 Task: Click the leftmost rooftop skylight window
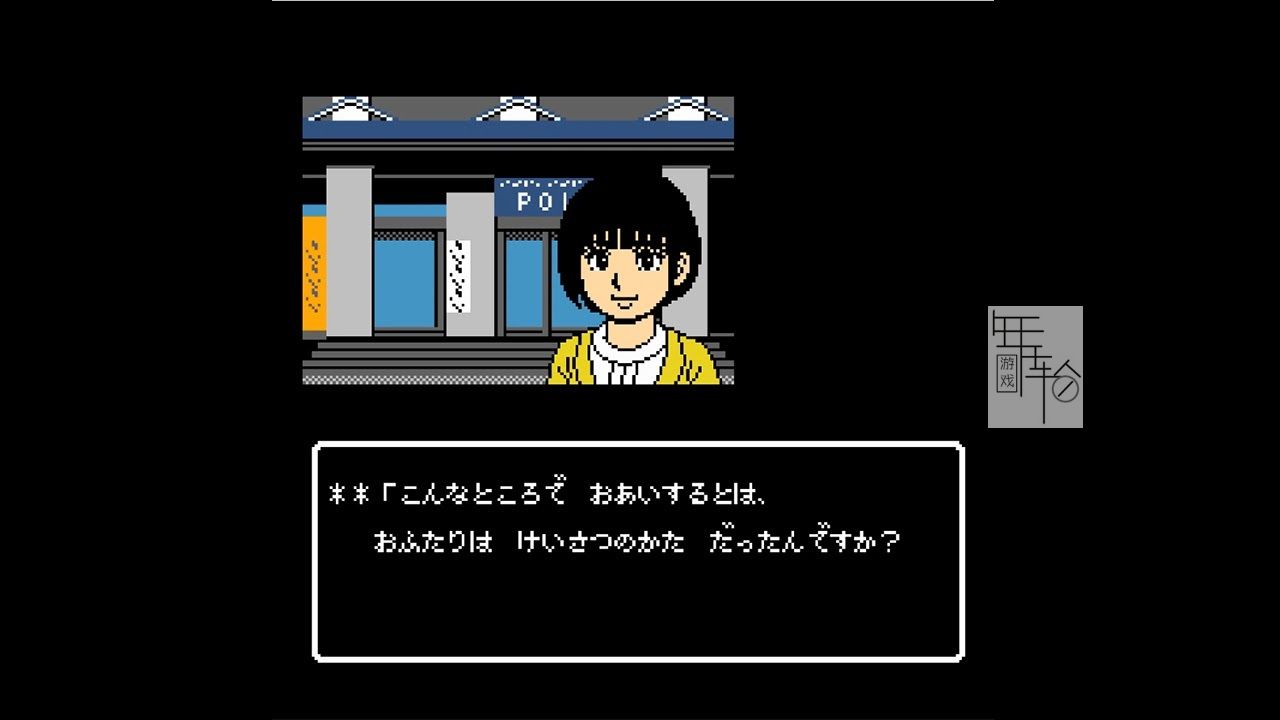point(355,112)
